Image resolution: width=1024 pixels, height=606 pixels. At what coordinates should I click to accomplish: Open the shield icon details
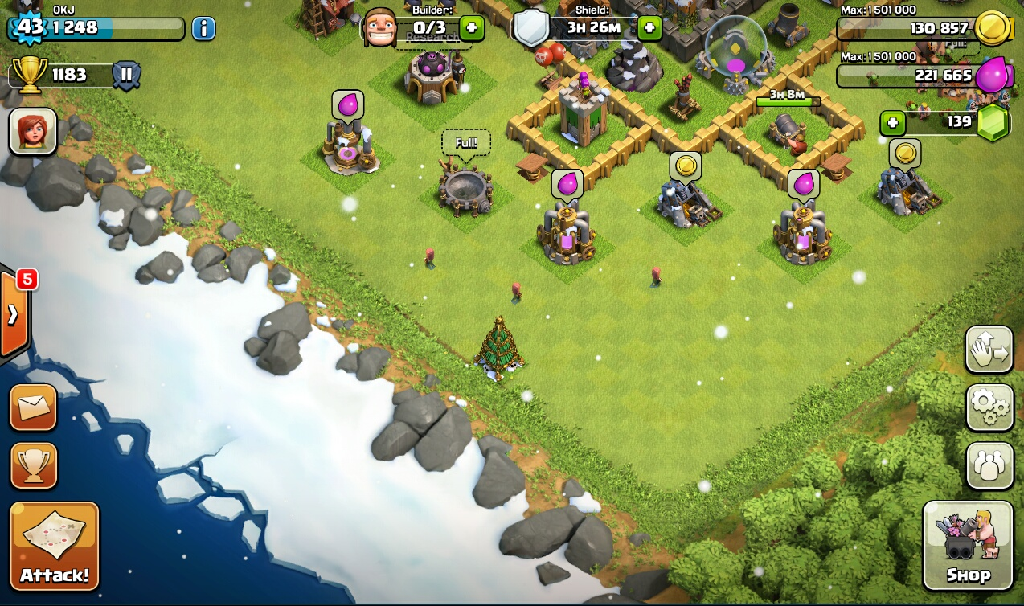pos(532,28)
